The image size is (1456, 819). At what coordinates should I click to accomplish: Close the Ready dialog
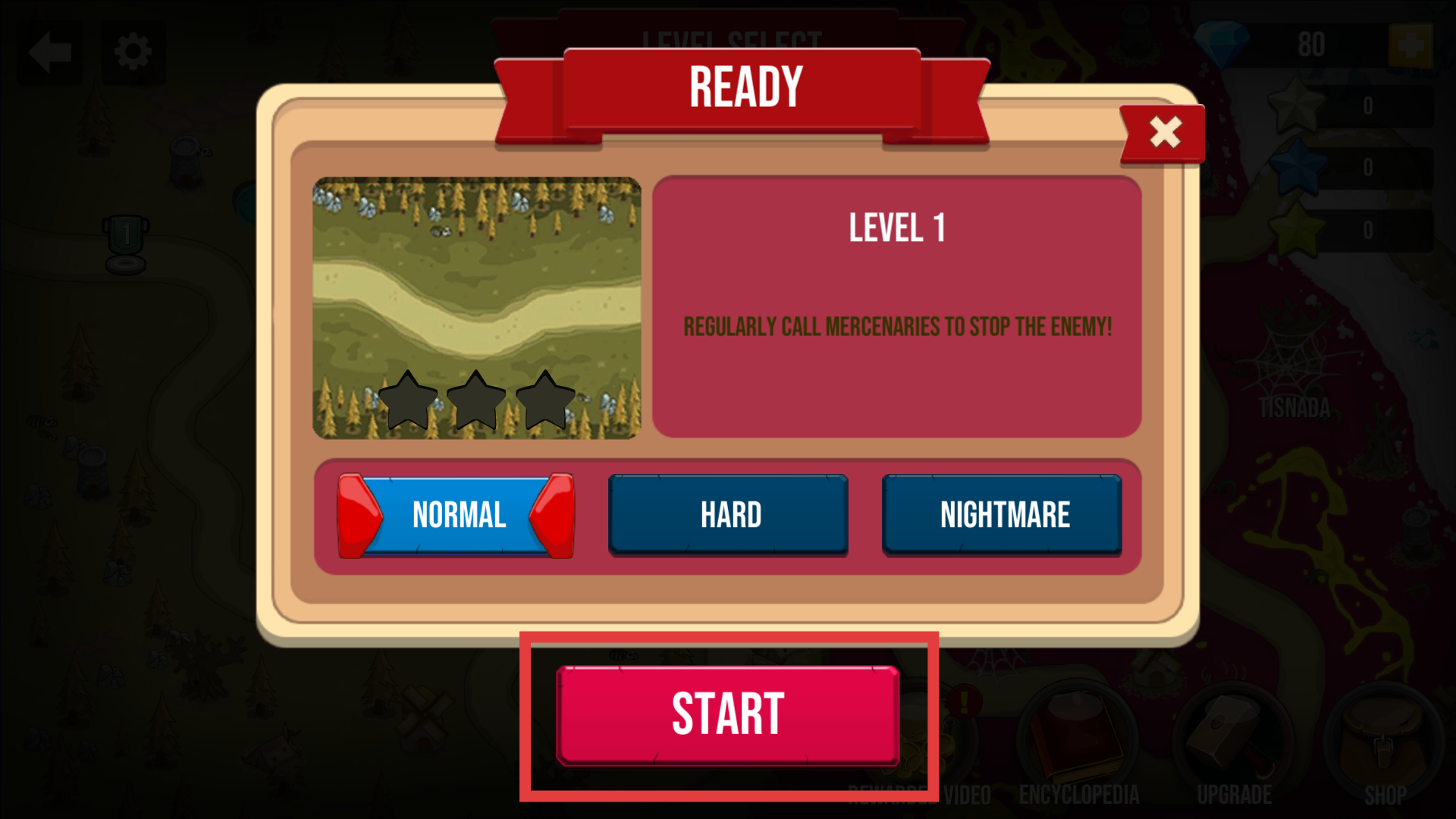(1163, 133)
